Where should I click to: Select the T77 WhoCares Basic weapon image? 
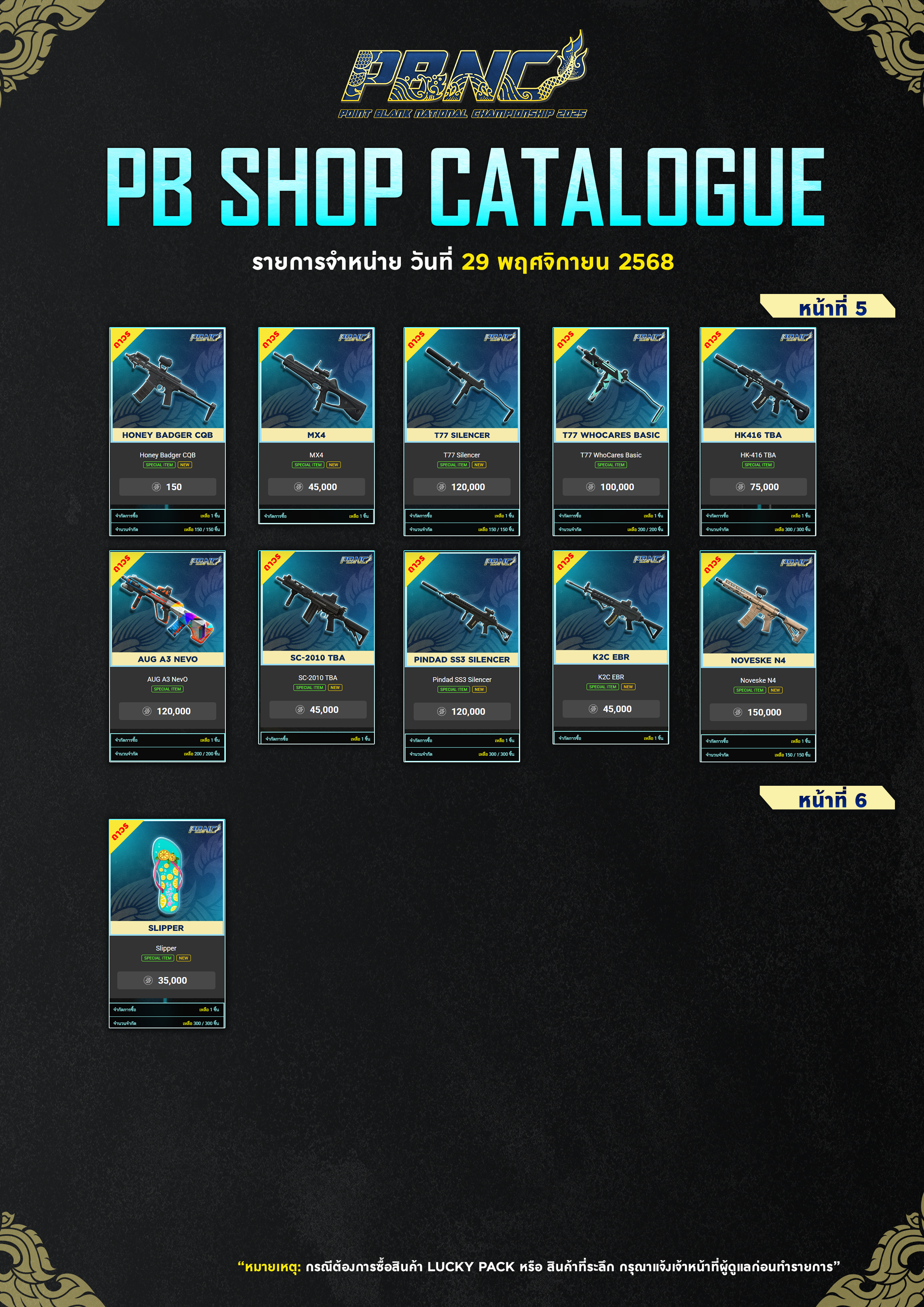(x=611, y=379)
